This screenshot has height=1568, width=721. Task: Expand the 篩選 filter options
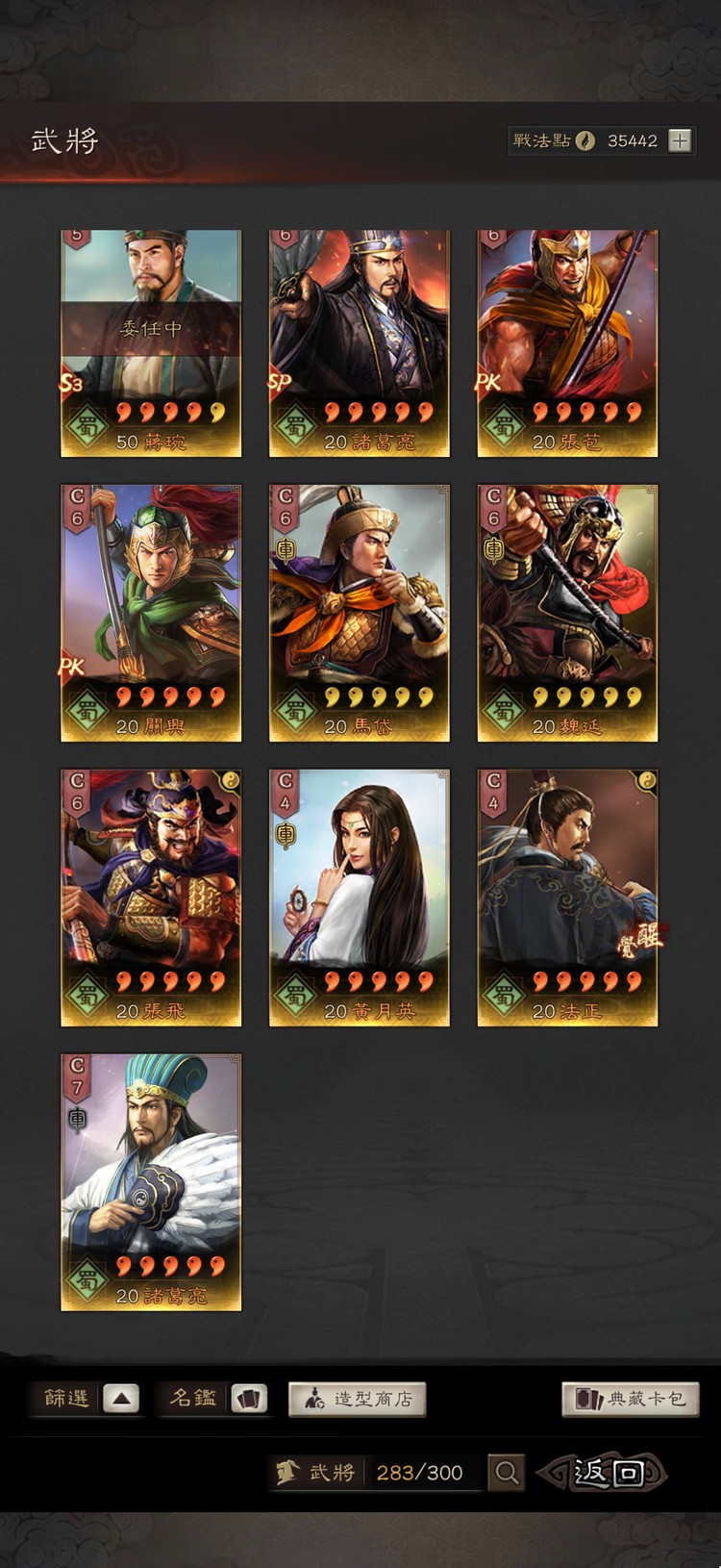click(x=121, y=1399)
